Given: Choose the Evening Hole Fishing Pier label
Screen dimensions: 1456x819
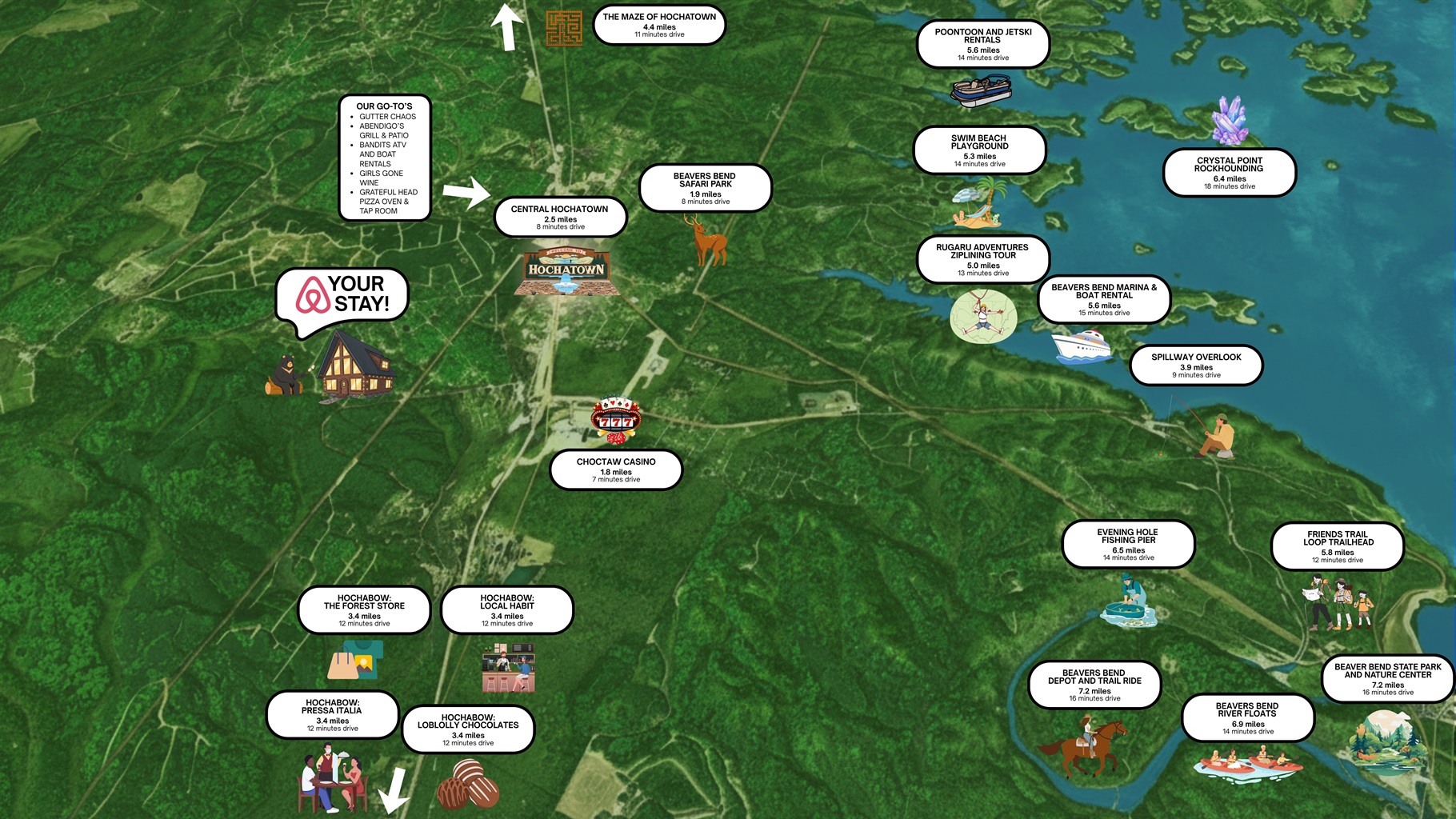Looking at the screenshot, I should (1128, 545).
